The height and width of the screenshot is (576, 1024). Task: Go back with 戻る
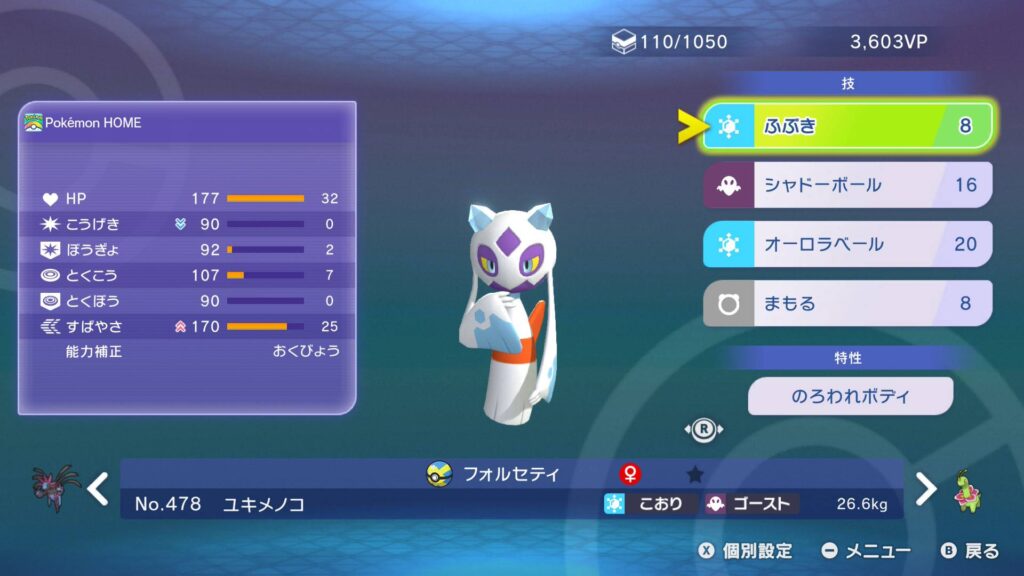point(970,551)
